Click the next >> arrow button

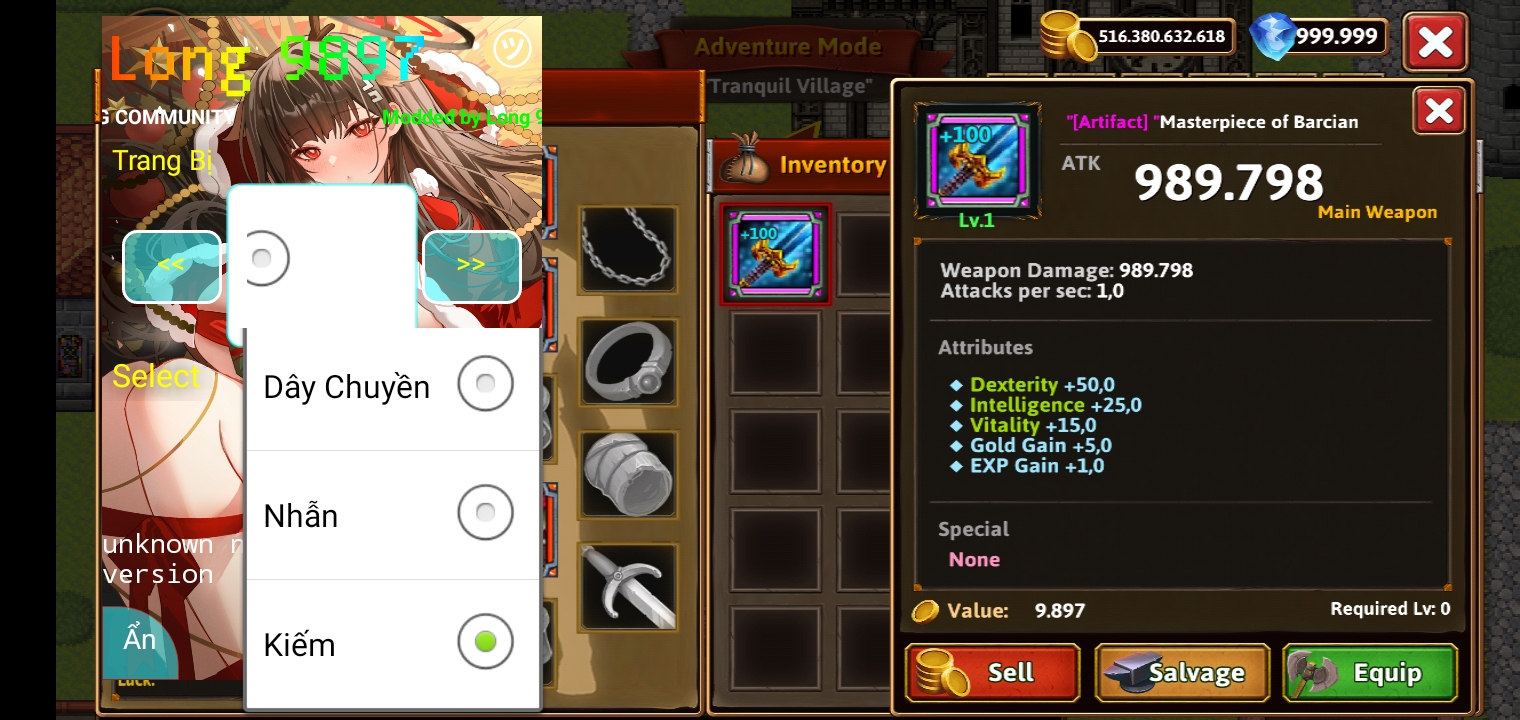[471, 266]
